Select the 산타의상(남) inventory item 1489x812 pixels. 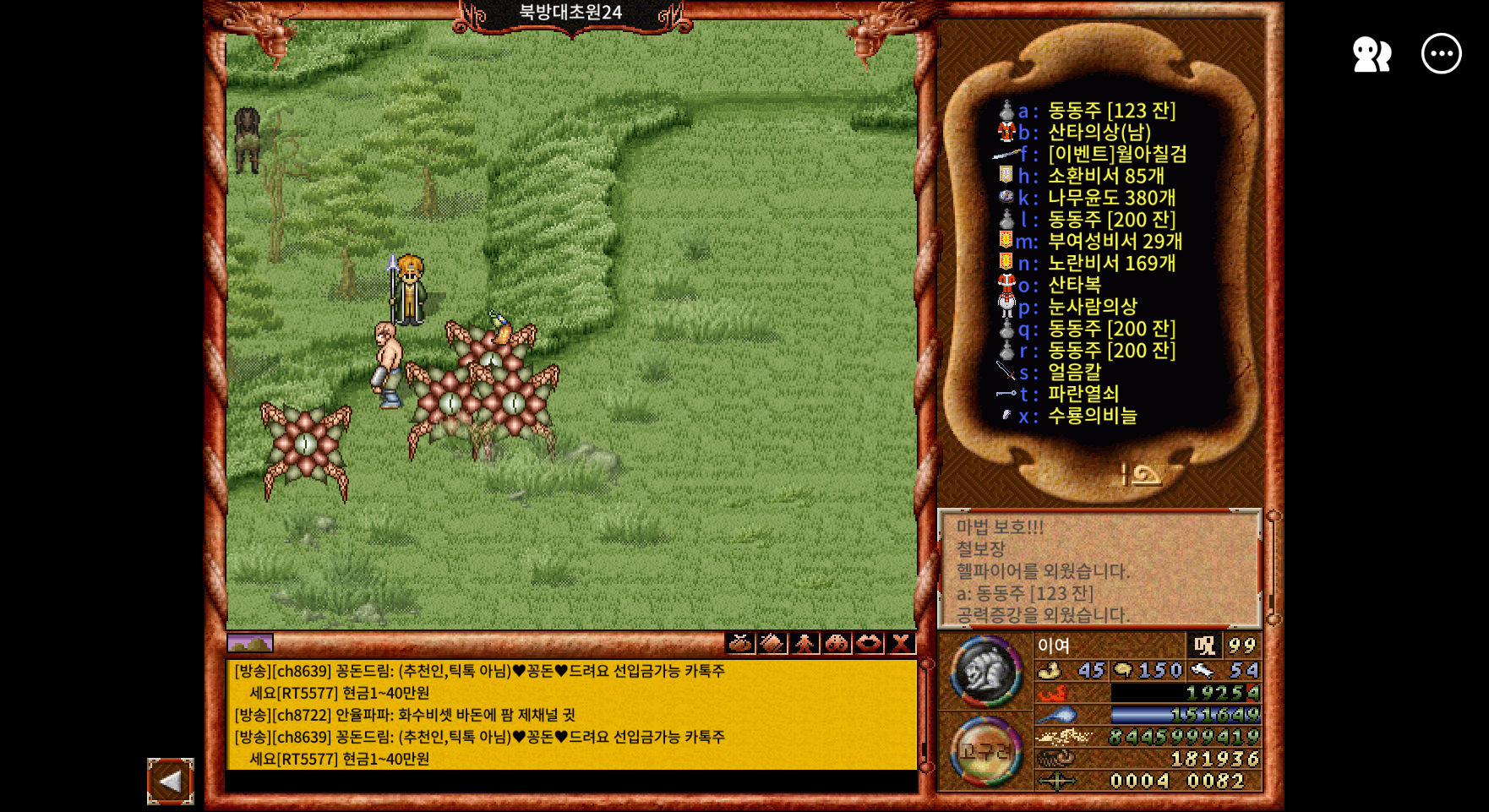click(1099, 133)
